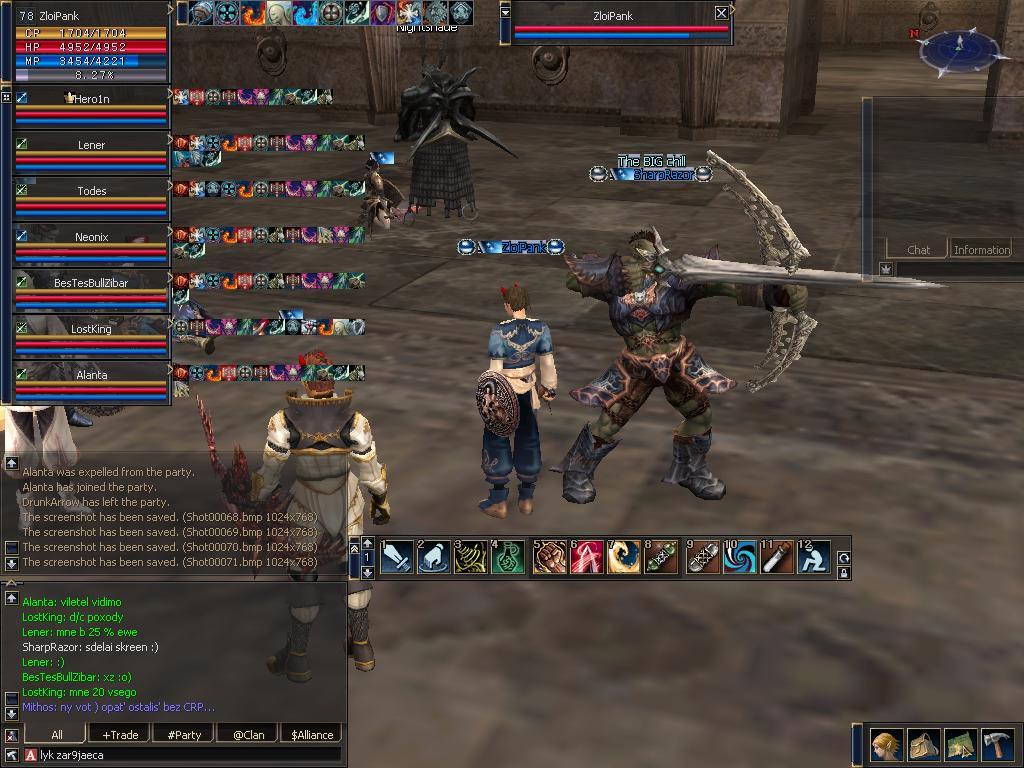This screenshot has height=768, width=1024.
Task: Select party member LostKing
Action: 91,329
